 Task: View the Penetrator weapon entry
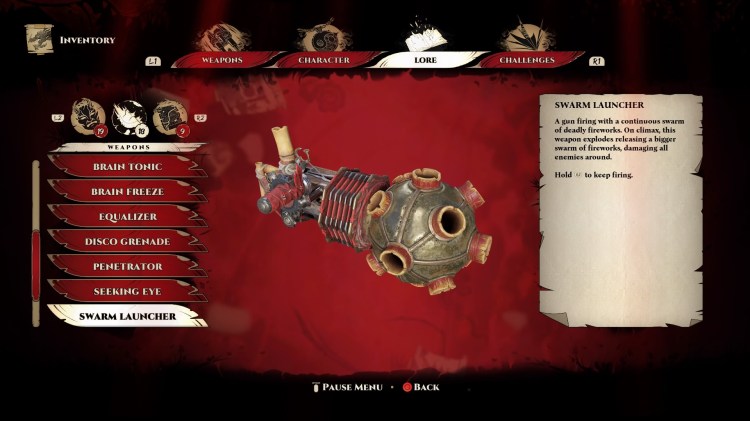point(128,266)
